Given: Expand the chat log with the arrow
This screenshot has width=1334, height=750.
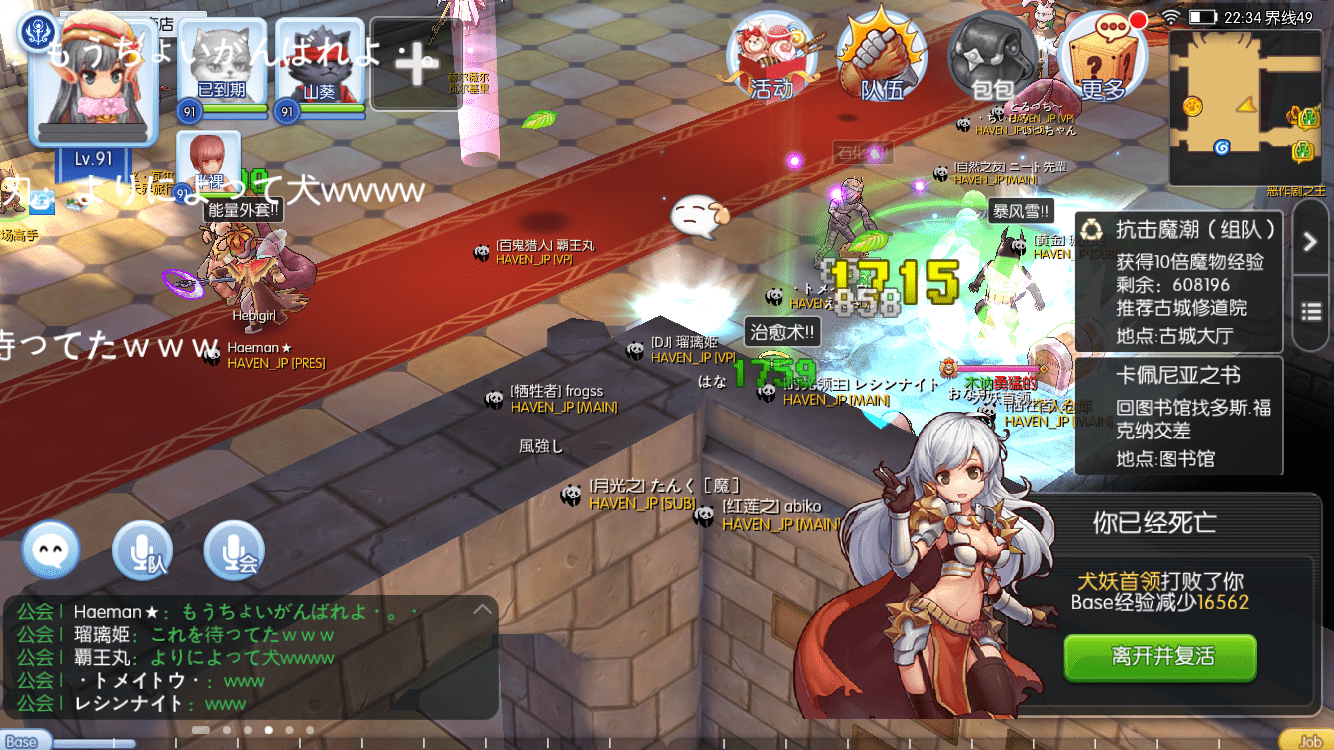Looking at the screenshot, I should (483, 610).
